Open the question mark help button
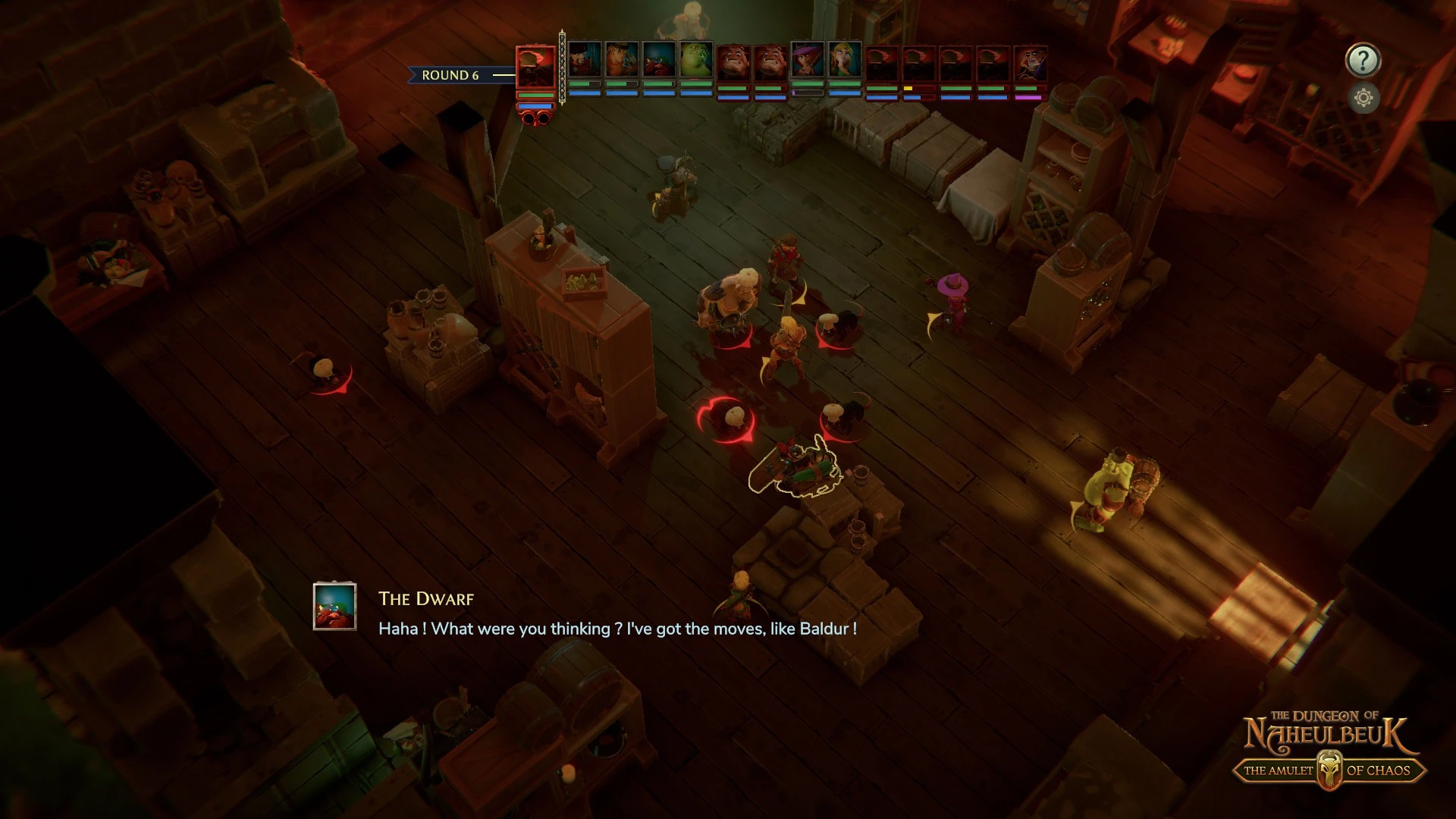 click(1363, 60)
